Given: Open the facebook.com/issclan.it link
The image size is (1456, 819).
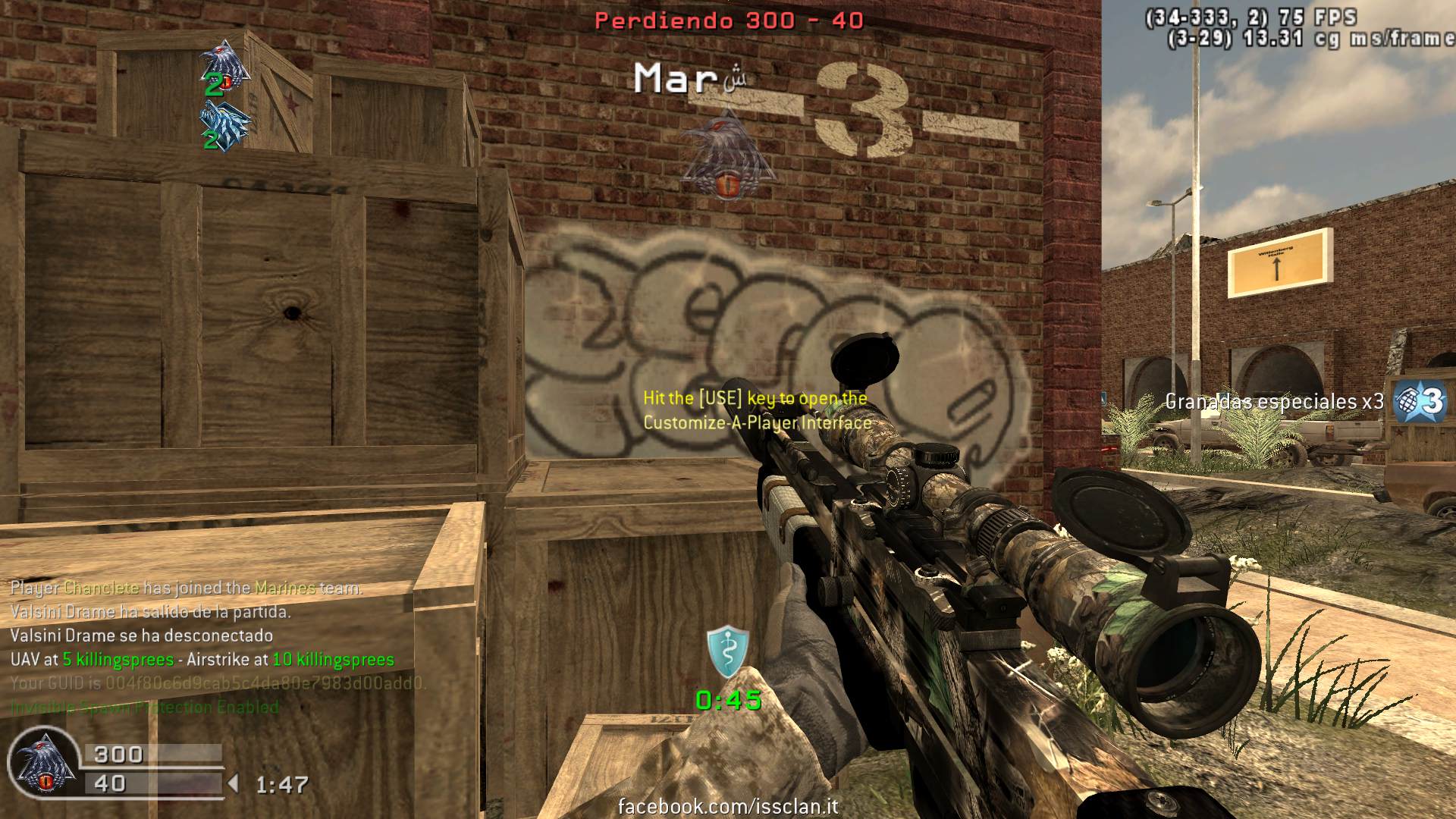Looking at the screenshot, I should pyautogui.click(x=728, y=806).
